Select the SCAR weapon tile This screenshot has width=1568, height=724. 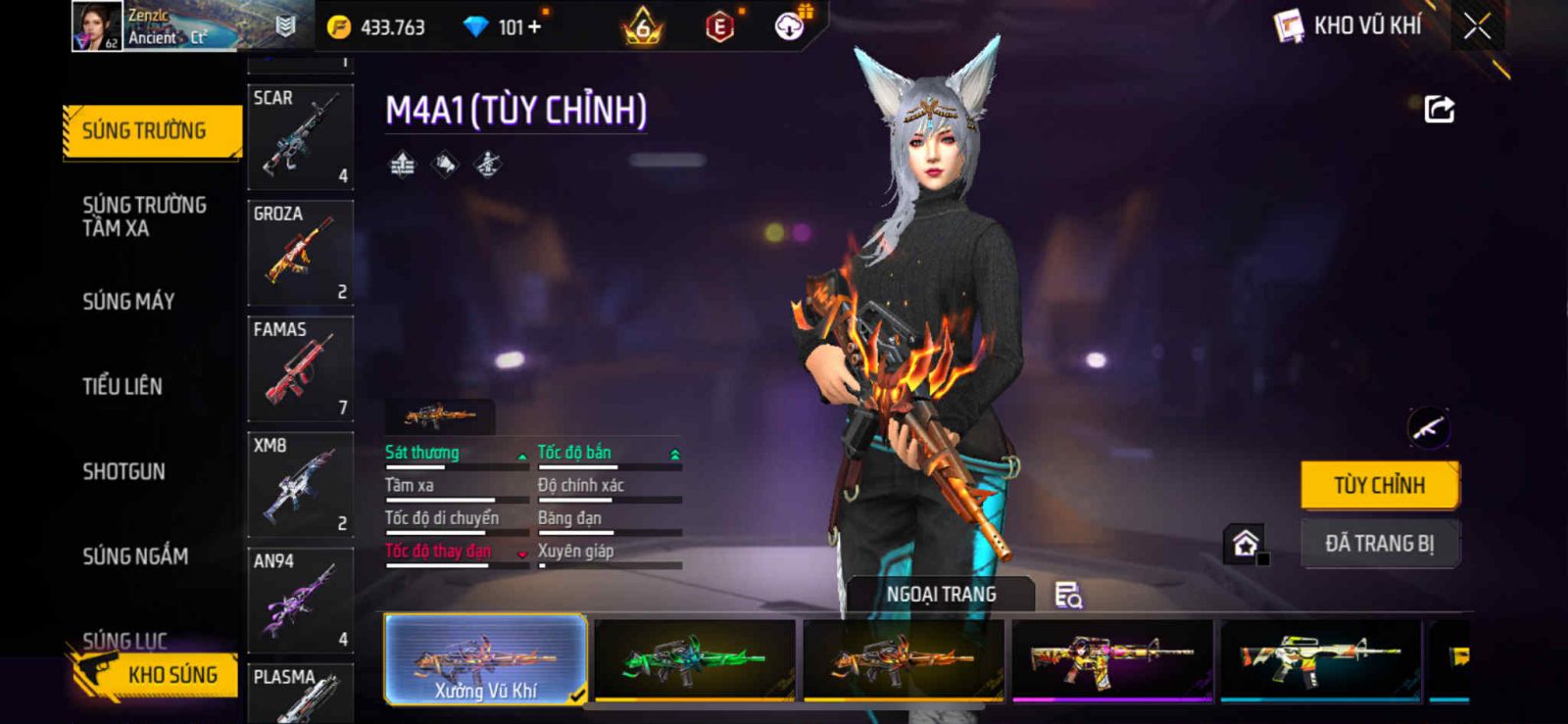point(300,136)
